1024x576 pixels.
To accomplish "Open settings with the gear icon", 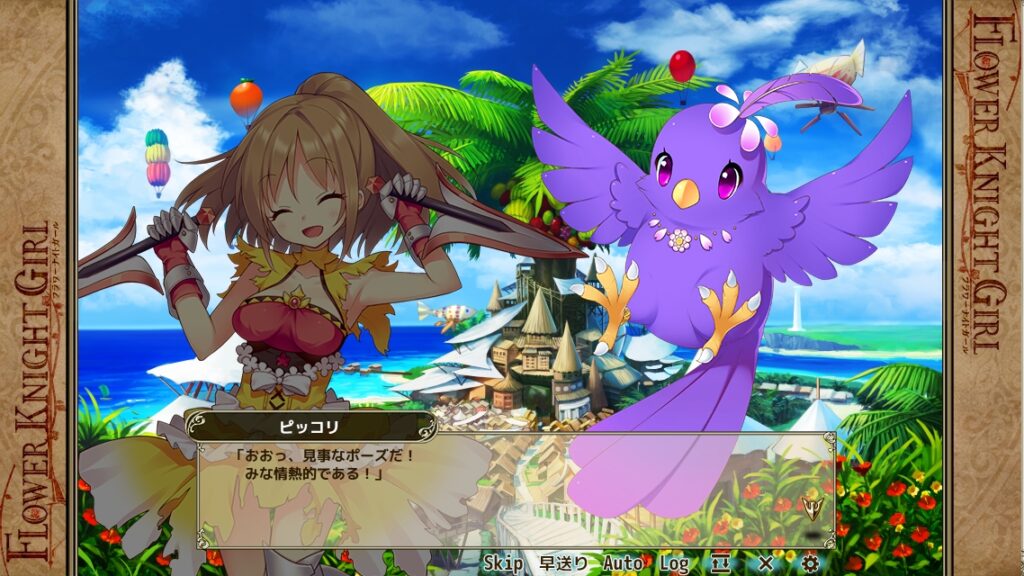I will [x=810, y=564].
